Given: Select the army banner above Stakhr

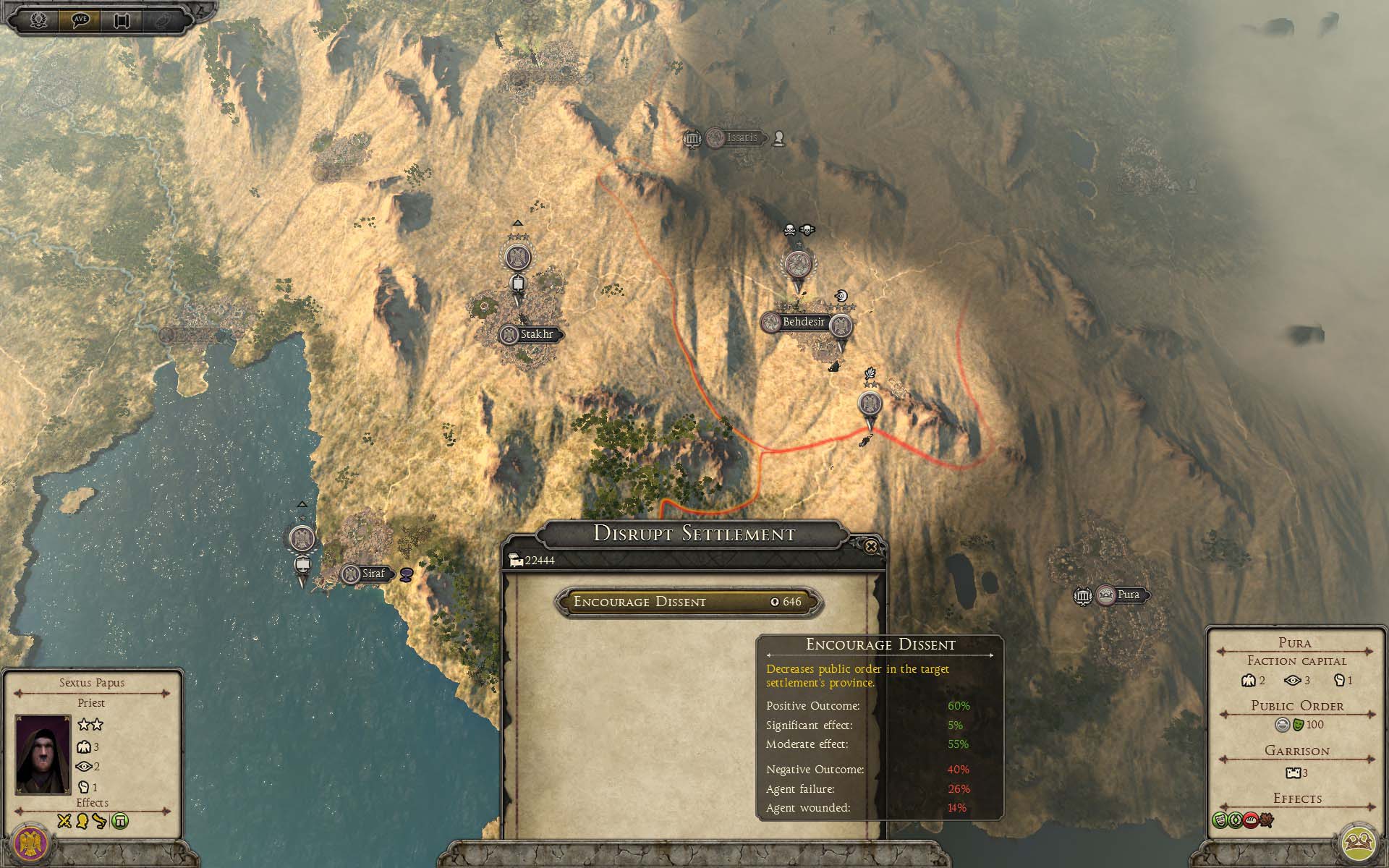Looking at the screenshot, I should point(517,258).
